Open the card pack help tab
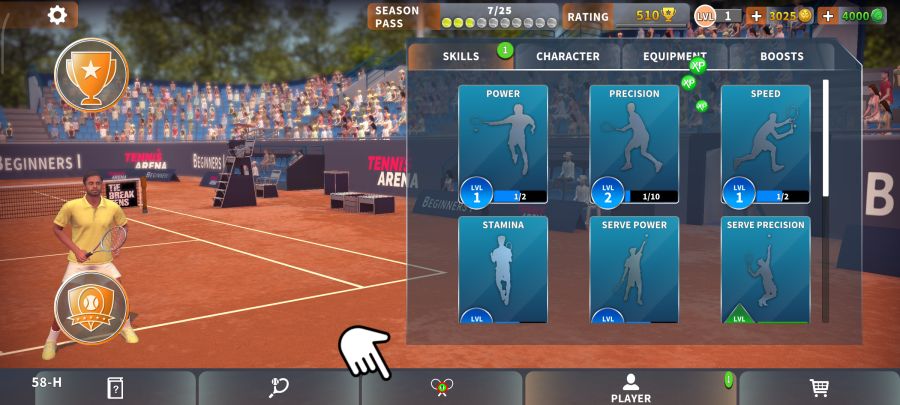The width and height of the screenshot is (900, 405). 115,388
